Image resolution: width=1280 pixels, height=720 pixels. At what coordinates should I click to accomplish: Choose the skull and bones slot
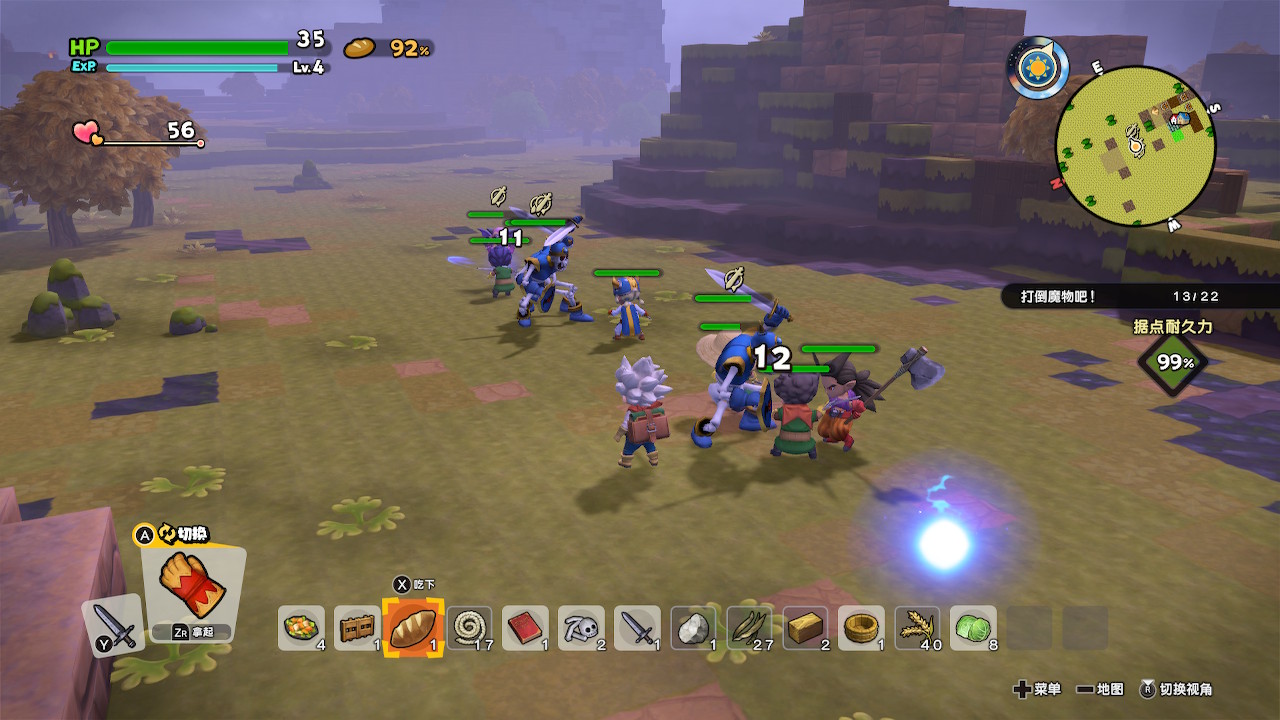click(581, 628)
